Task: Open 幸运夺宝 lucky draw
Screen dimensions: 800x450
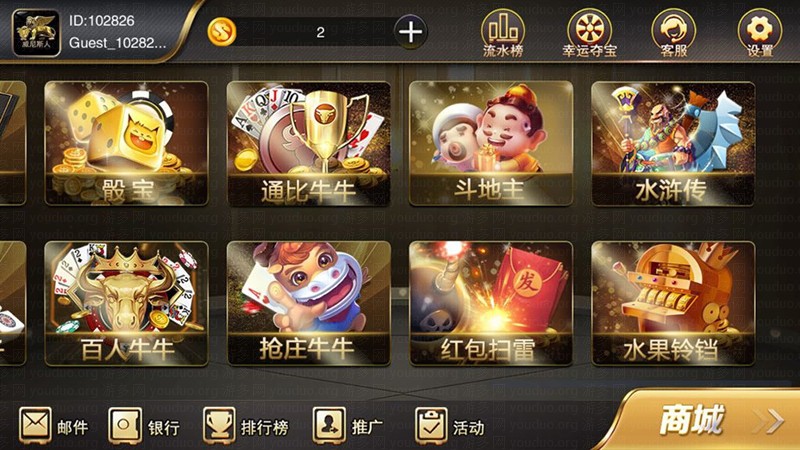Action: [x=588, y=31]
